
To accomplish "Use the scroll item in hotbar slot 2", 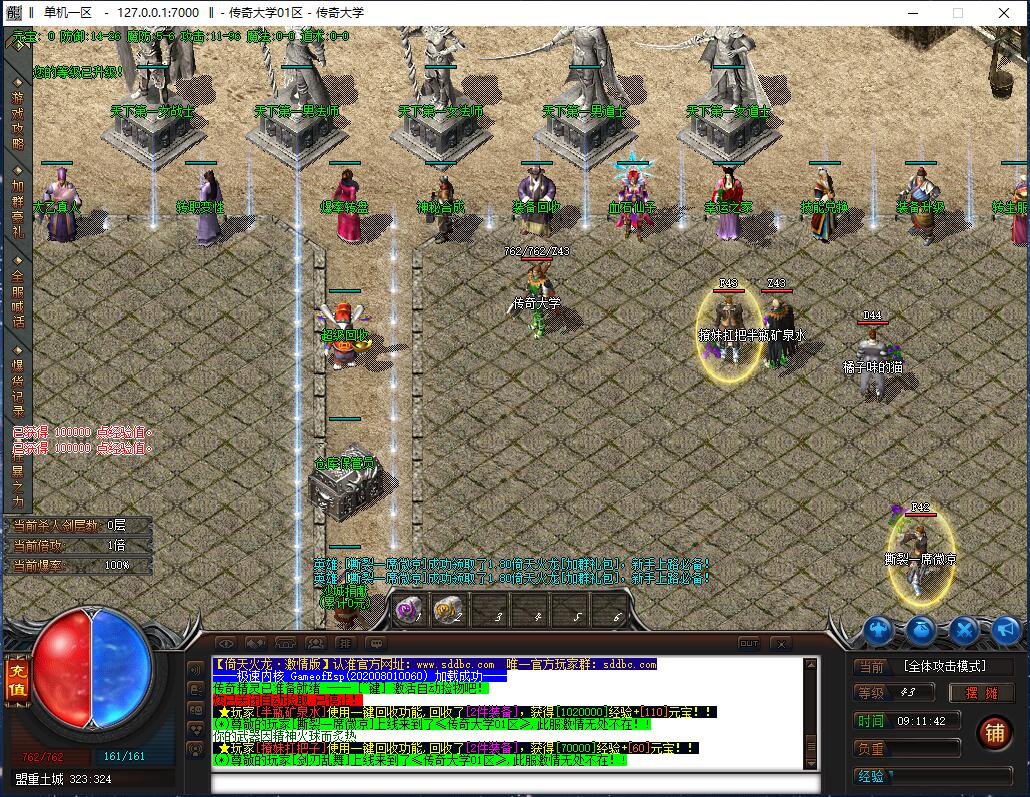I will click(447, 610).
